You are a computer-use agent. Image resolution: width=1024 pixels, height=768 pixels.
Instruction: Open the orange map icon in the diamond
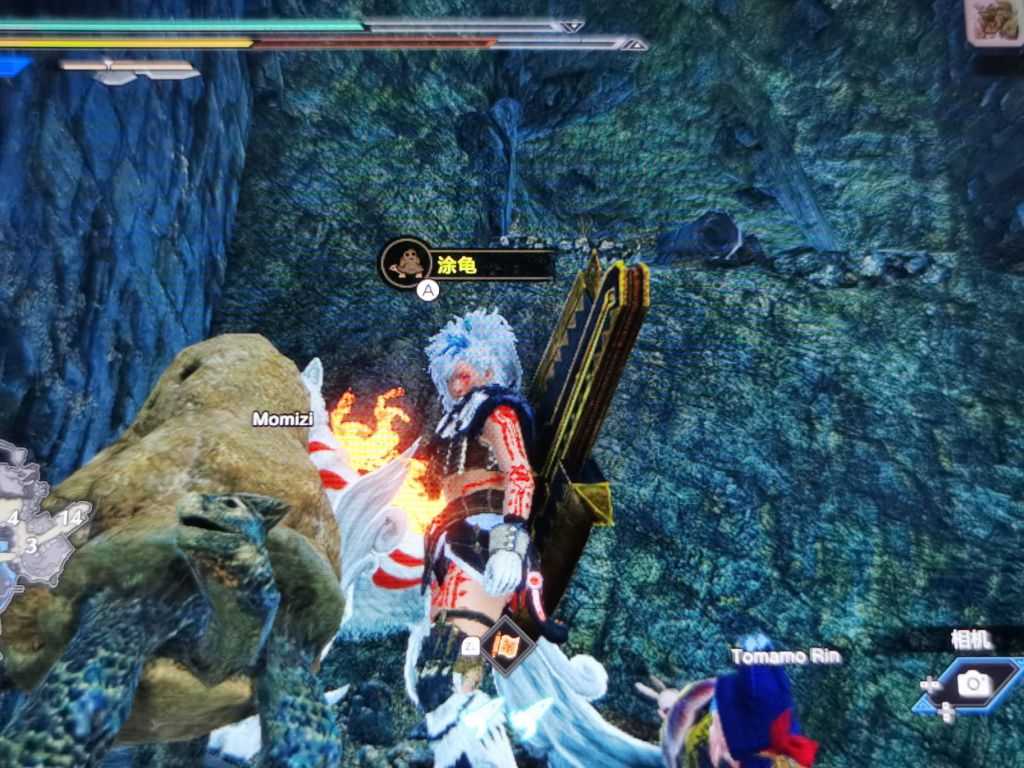pos(505,646)
